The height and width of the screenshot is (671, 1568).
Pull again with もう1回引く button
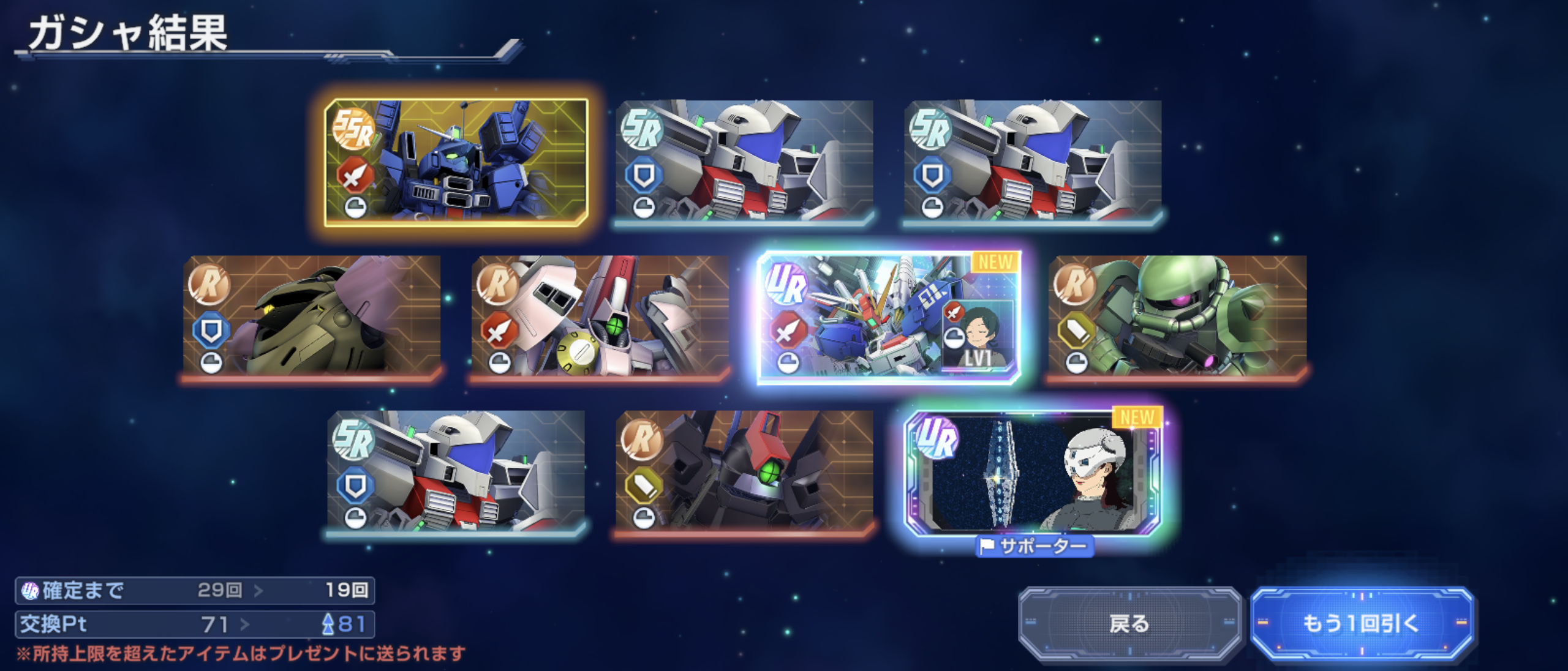1361,623
